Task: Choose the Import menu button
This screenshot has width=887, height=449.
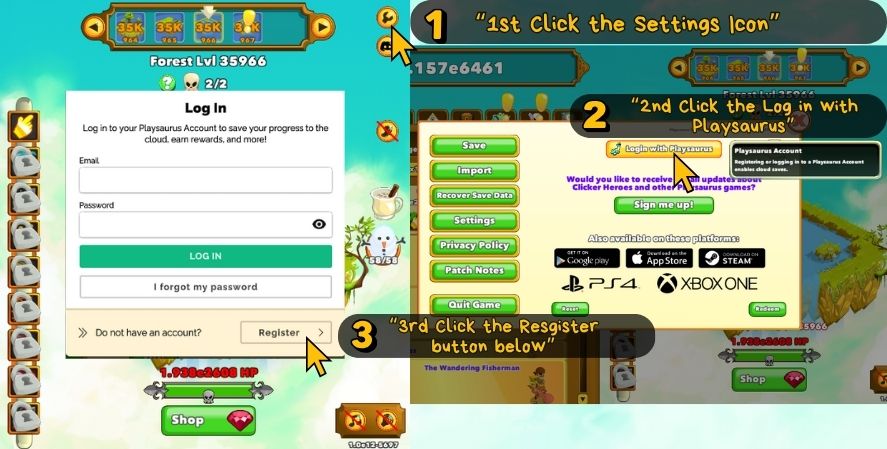Action: point(474,171)
